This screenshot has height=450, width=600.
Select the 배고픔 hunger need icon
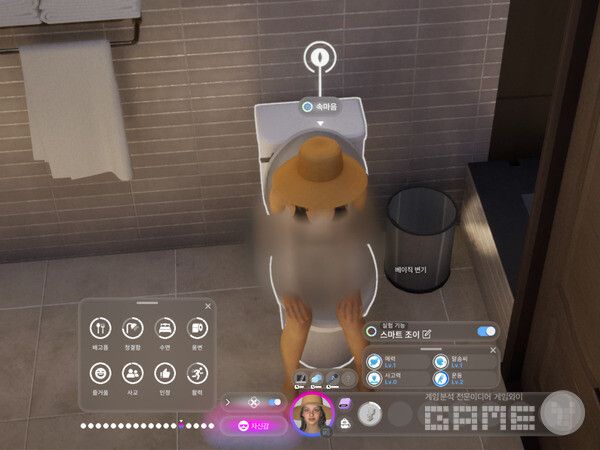pyautogui.click(x=99, y=329)
